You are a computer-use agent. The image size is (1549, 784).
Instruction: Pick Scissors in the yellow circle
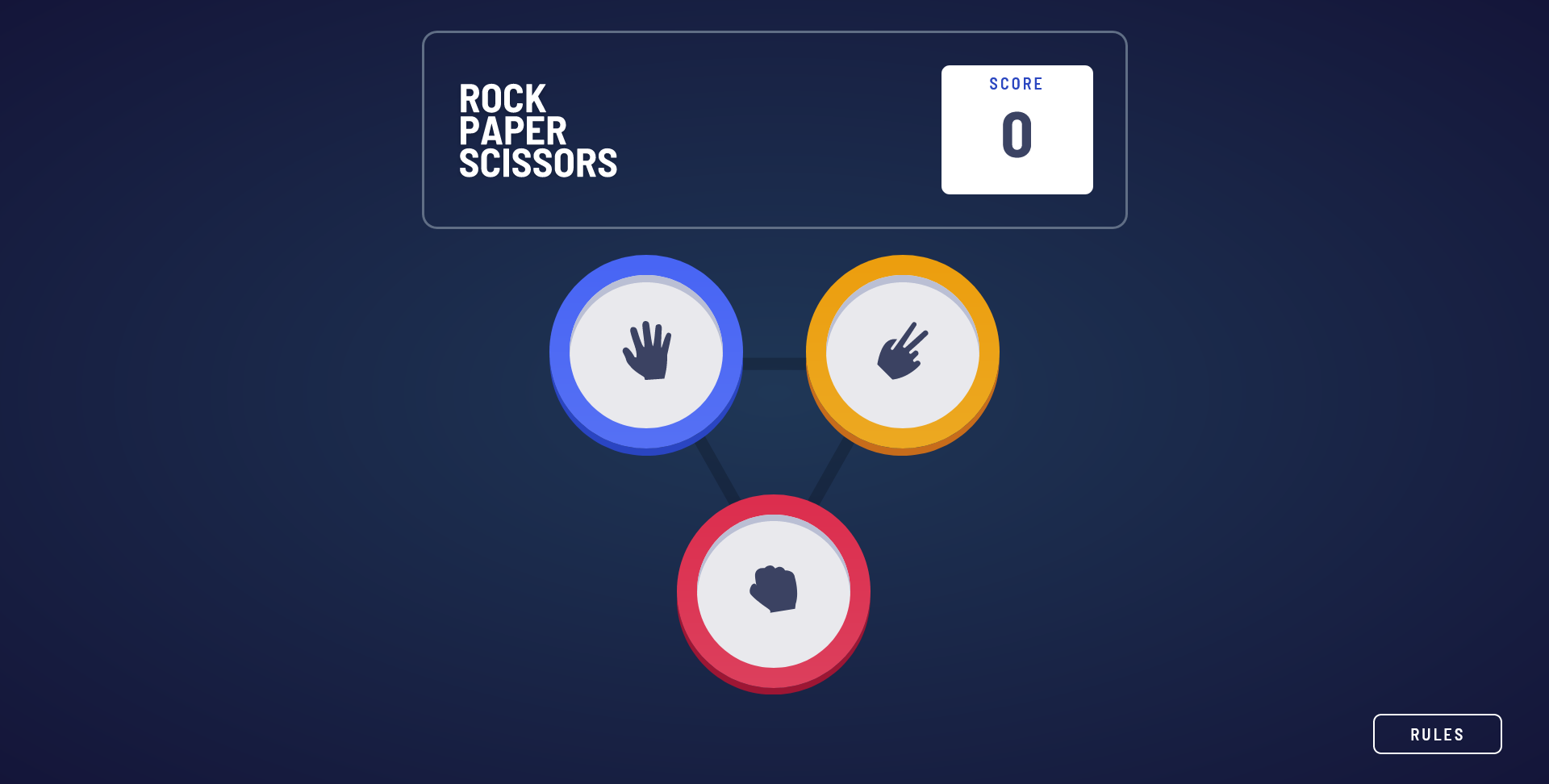[x=904, y=352]
